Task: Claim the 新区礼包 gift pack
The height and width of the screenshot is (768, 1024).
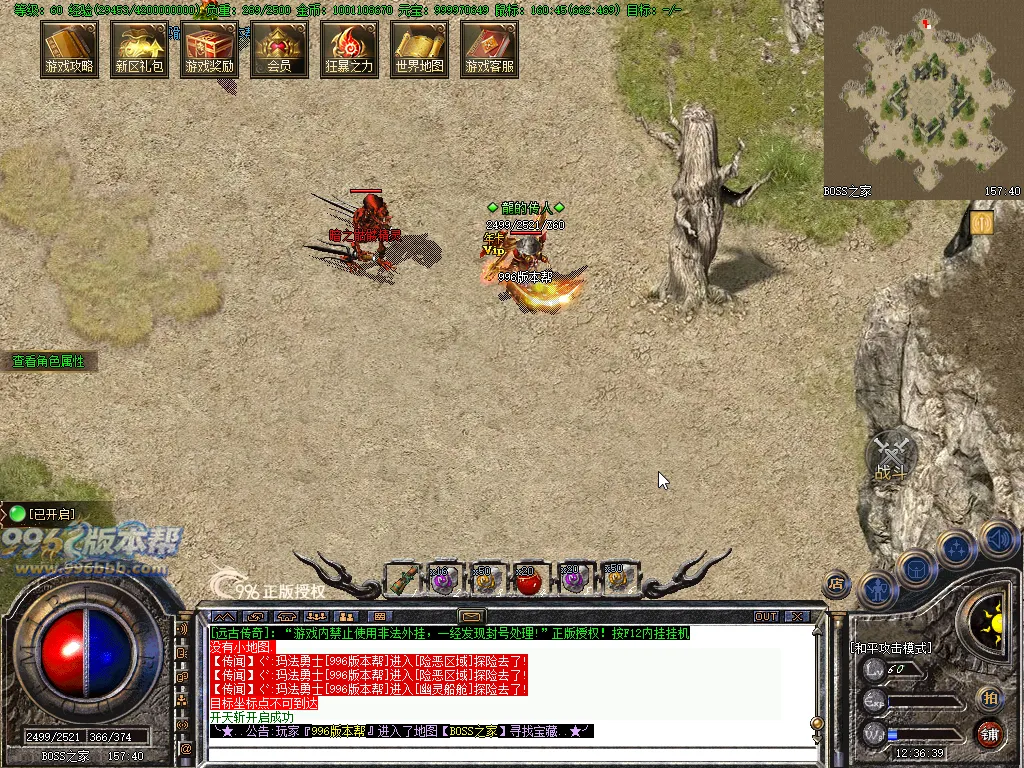Action: coord(139,49)
